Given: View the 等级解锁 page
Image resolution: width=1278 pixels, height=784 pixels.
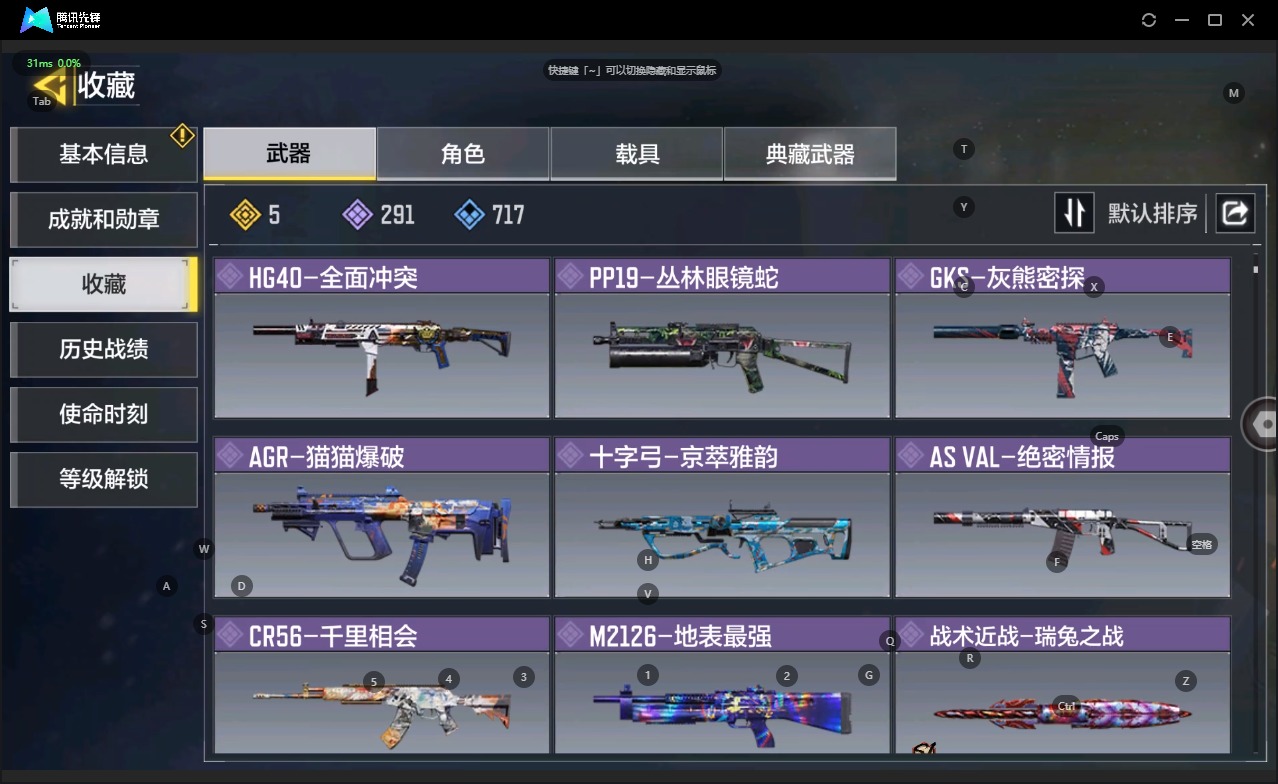Looking at the screenshot, I should coord(104,479).
